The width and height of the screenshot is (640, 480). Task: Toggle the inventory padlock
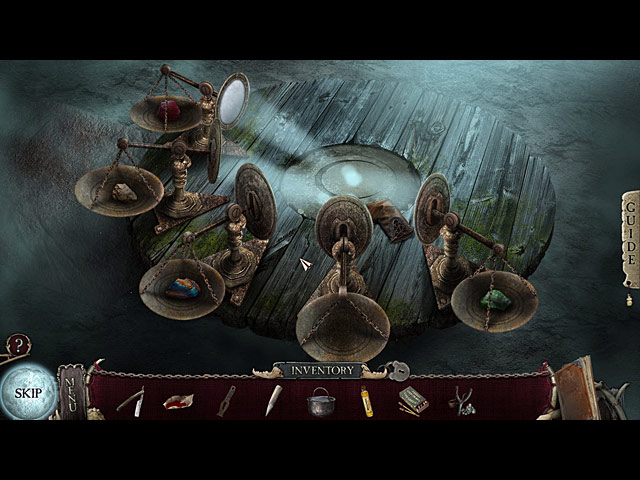coord(398,371)
